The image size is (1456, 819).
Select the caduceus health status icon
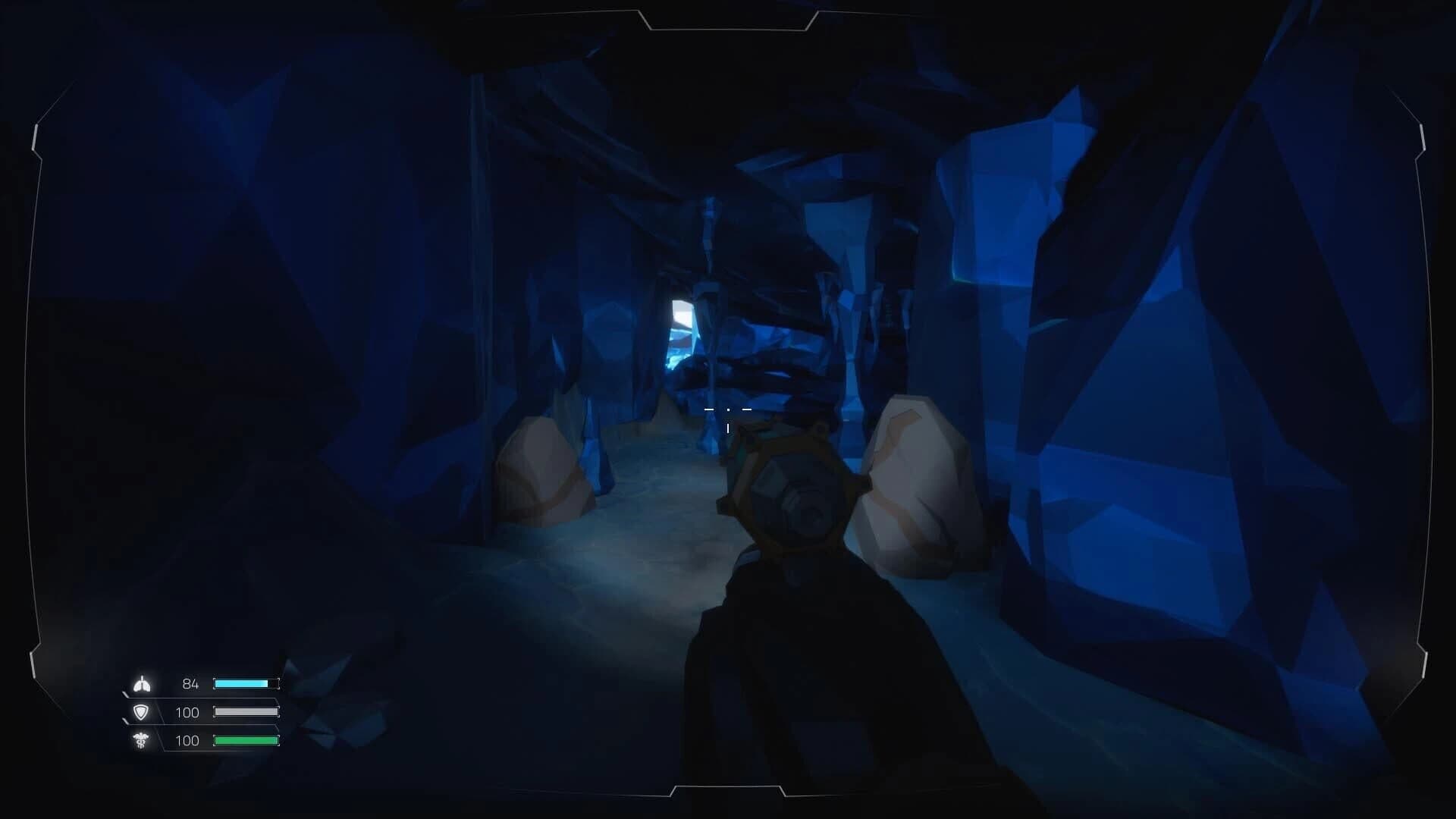143,741
